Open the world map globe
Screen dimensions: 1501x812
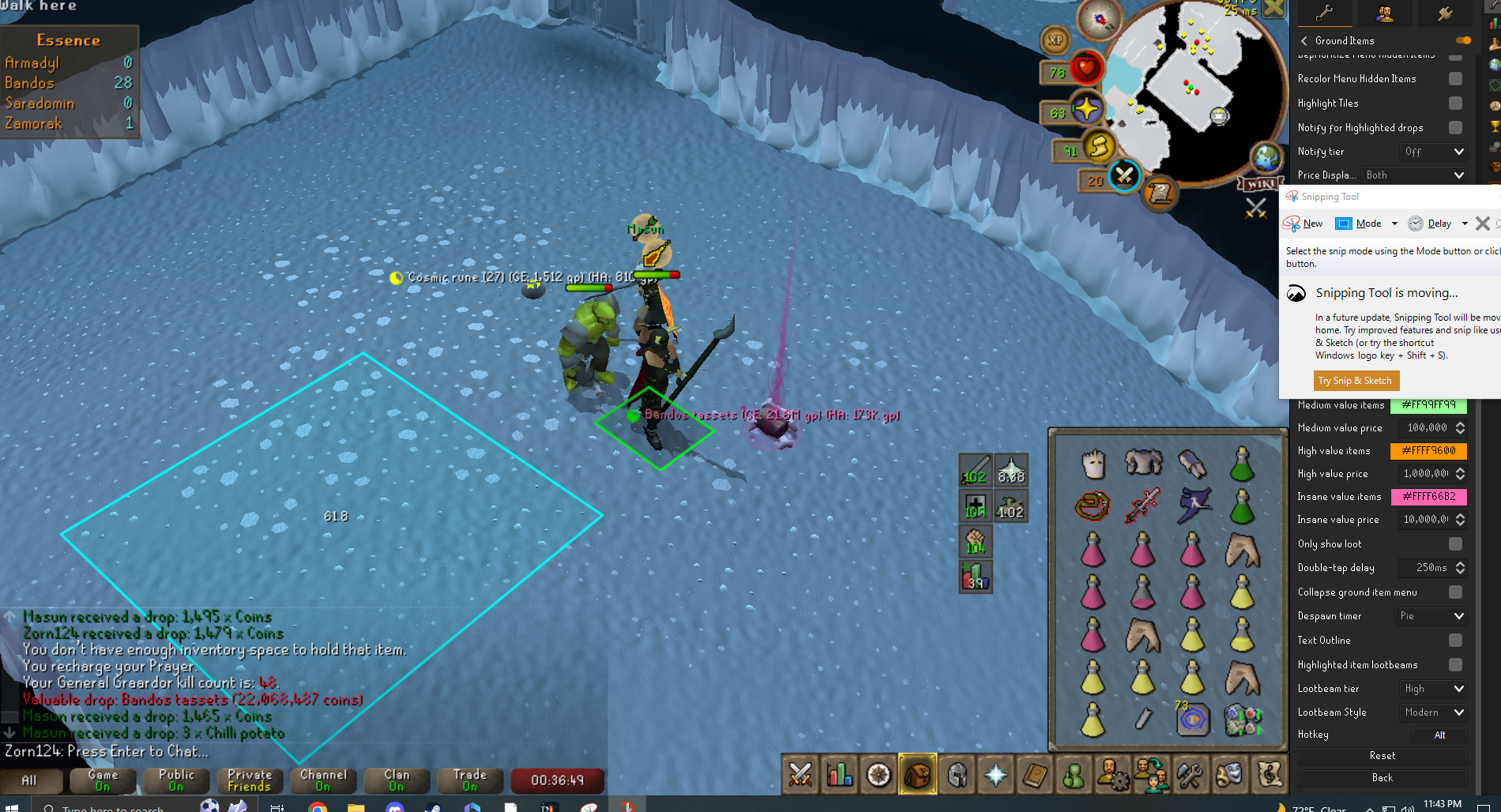1266,158
